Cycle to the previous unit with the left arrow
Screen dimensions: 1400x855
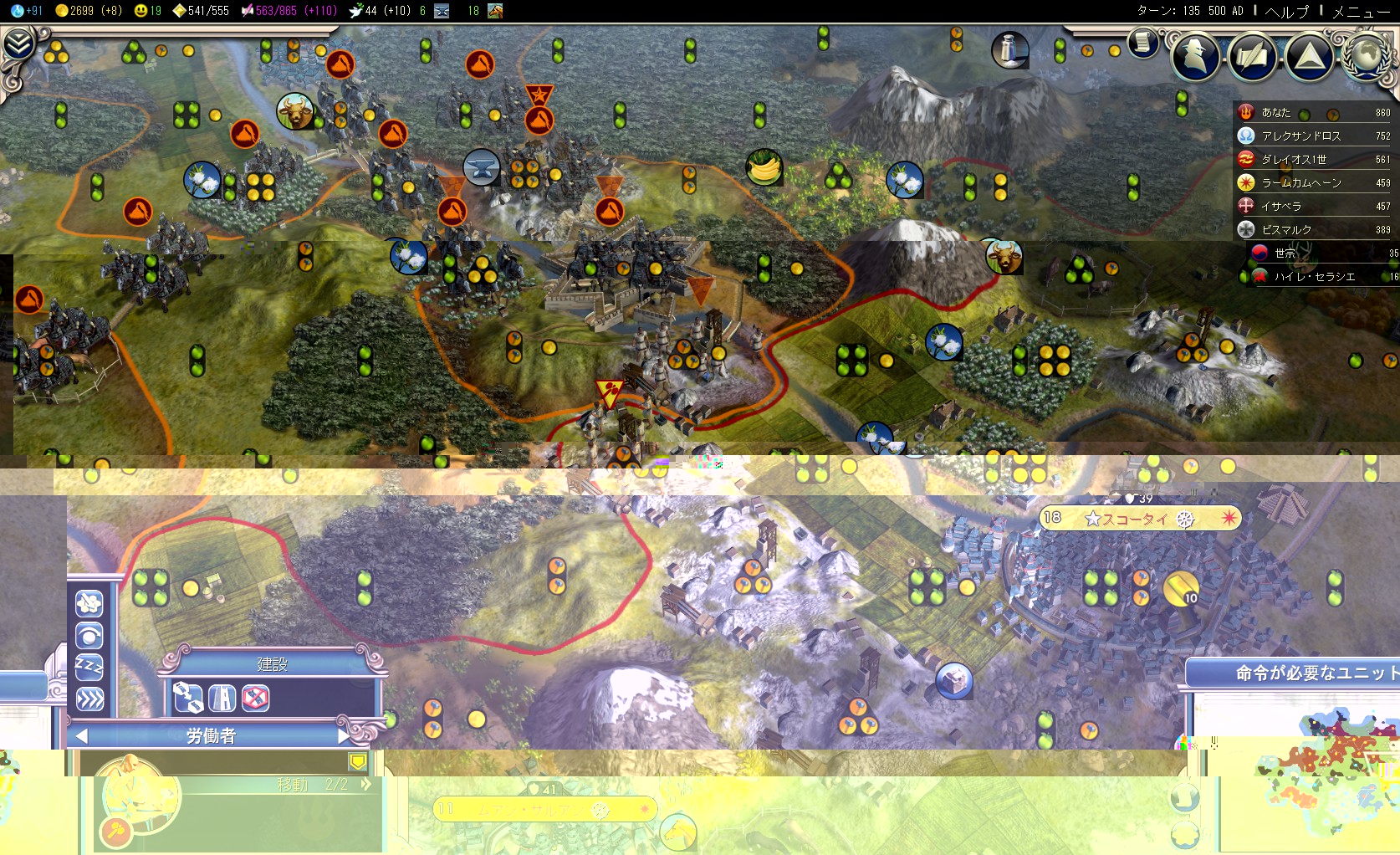[81, 735]
